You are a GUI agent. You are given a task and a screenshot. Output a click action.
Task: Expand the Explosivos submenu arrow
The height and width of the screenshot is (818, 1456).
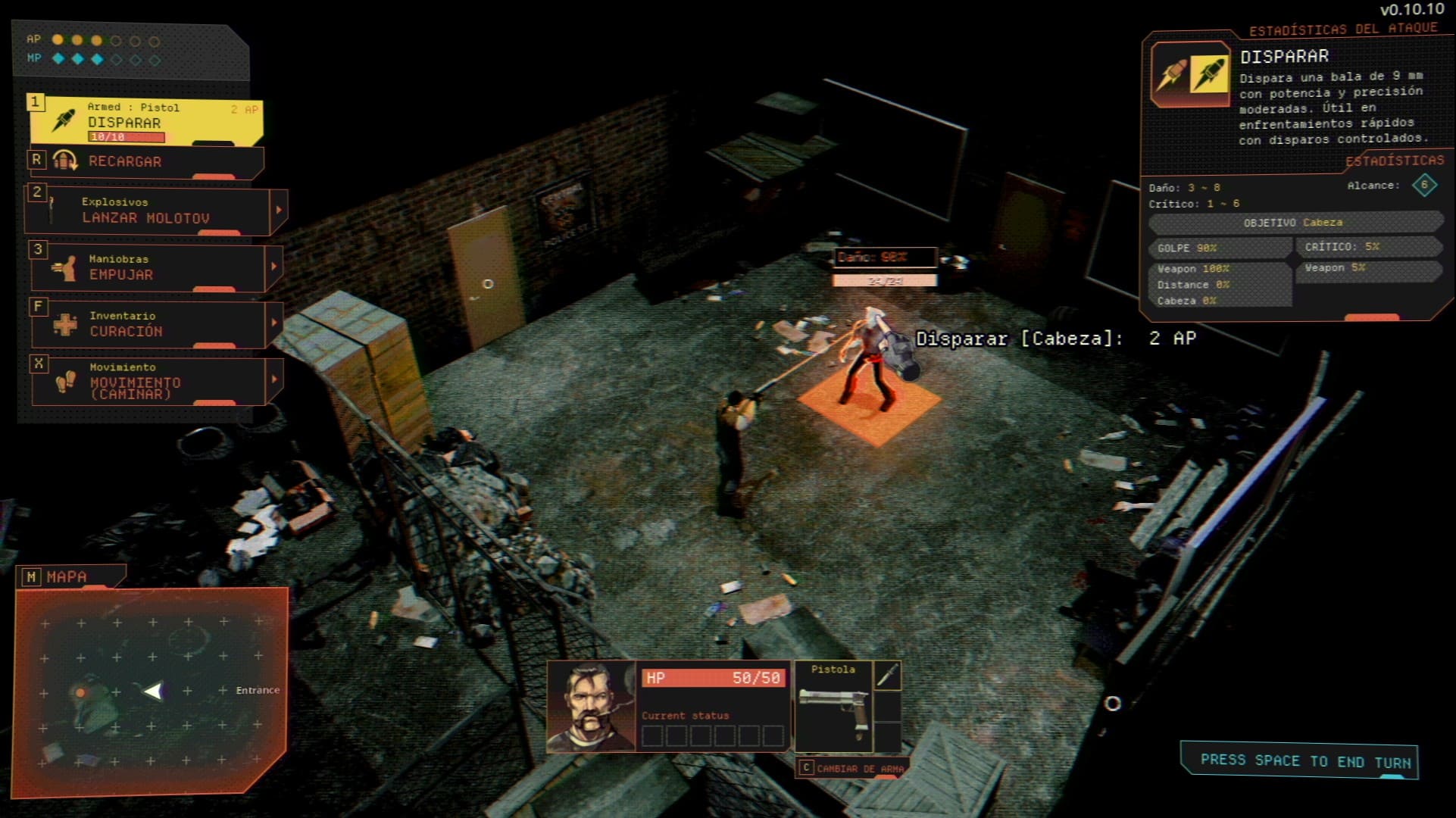(279, 210)
